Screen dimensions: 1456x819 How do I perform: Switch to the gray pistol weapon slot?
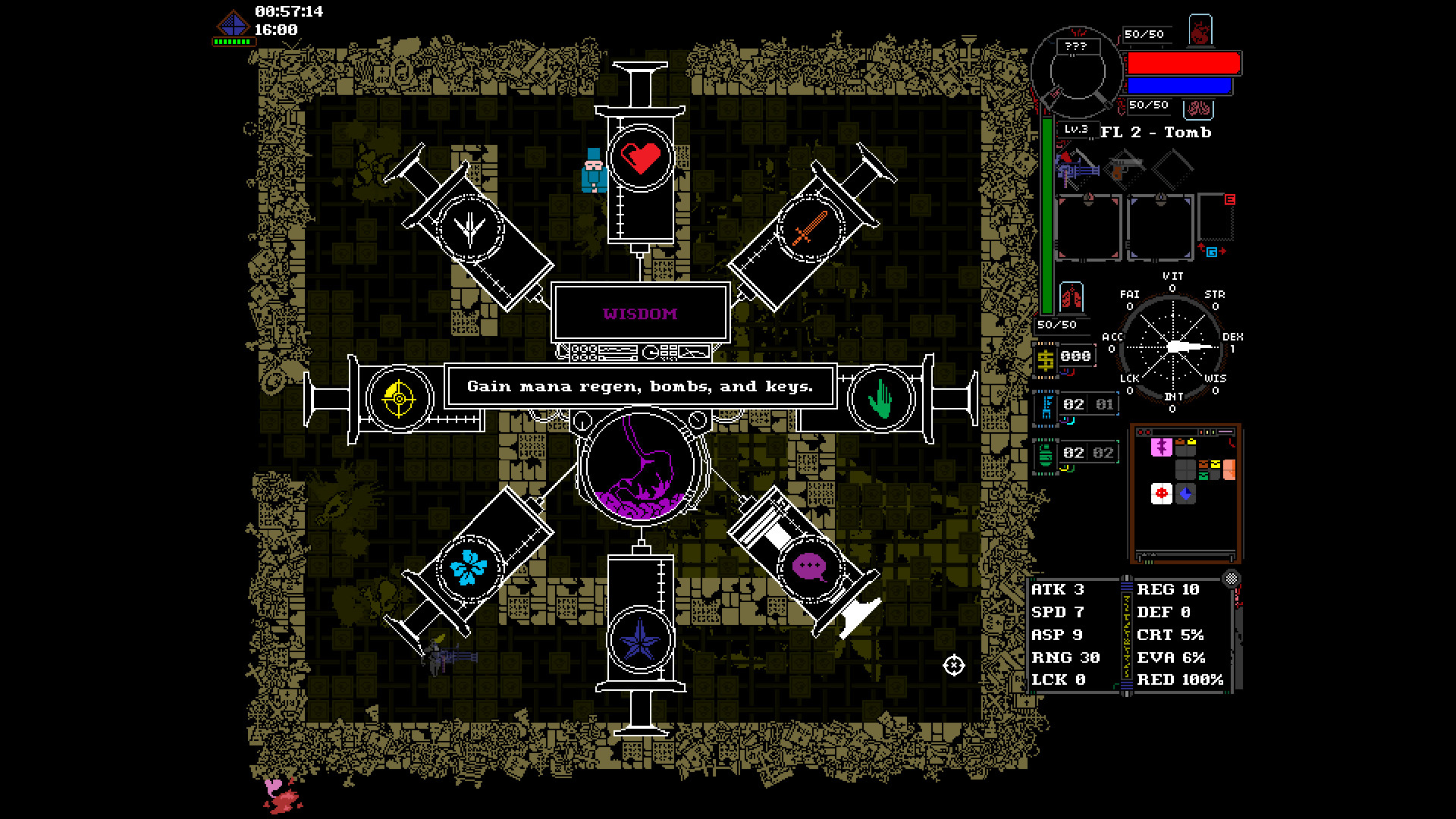[1125, 168]
